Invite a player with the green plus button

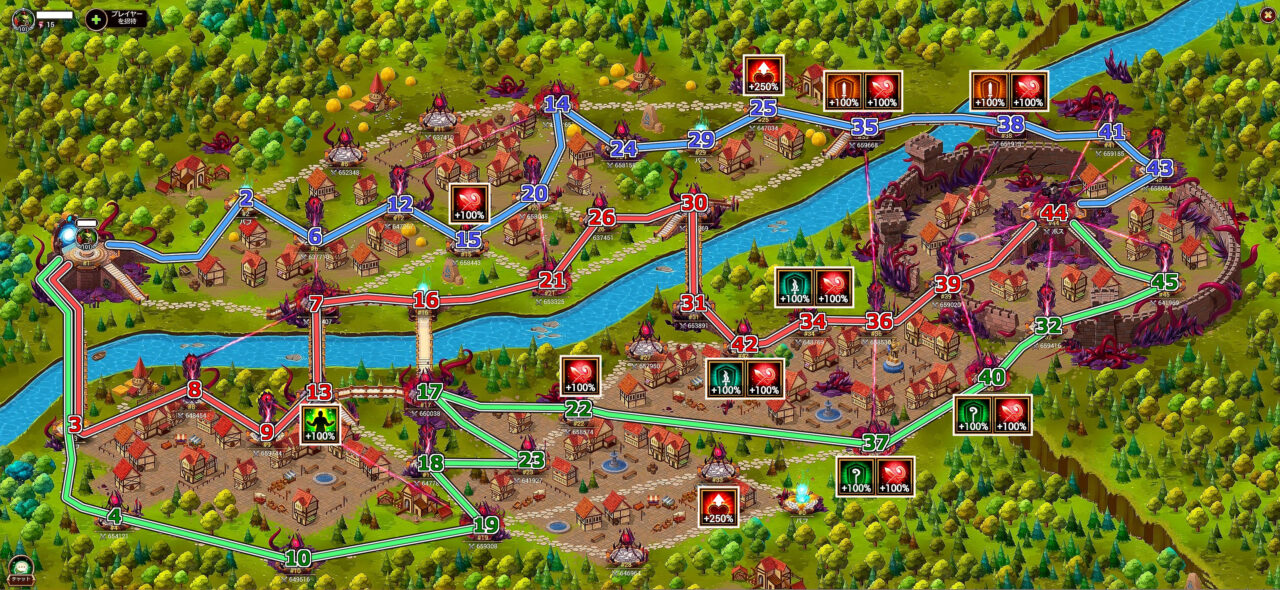[97, 18]
